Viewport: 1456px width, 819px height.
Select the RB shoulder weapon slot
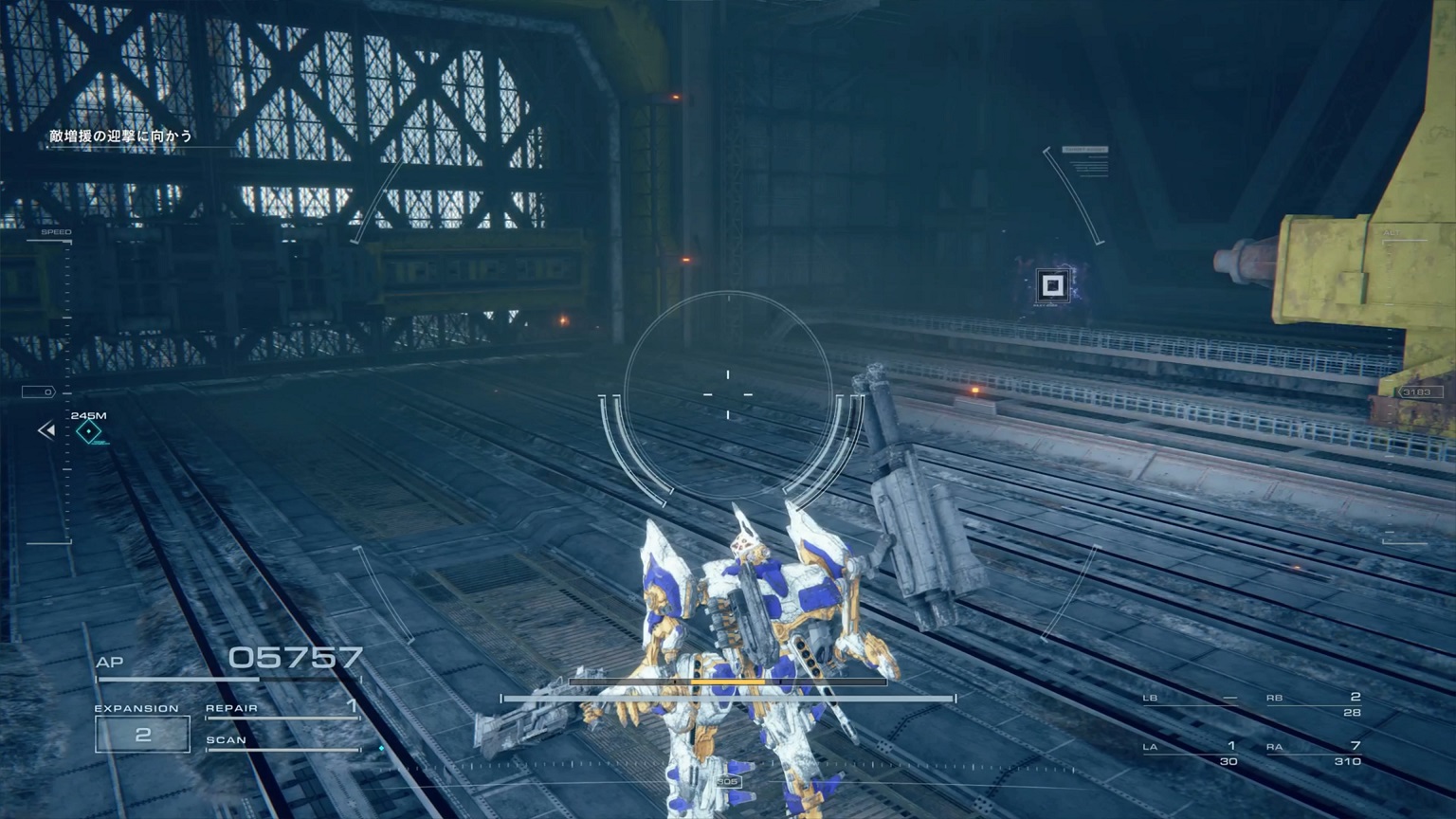click(1314, 703)
